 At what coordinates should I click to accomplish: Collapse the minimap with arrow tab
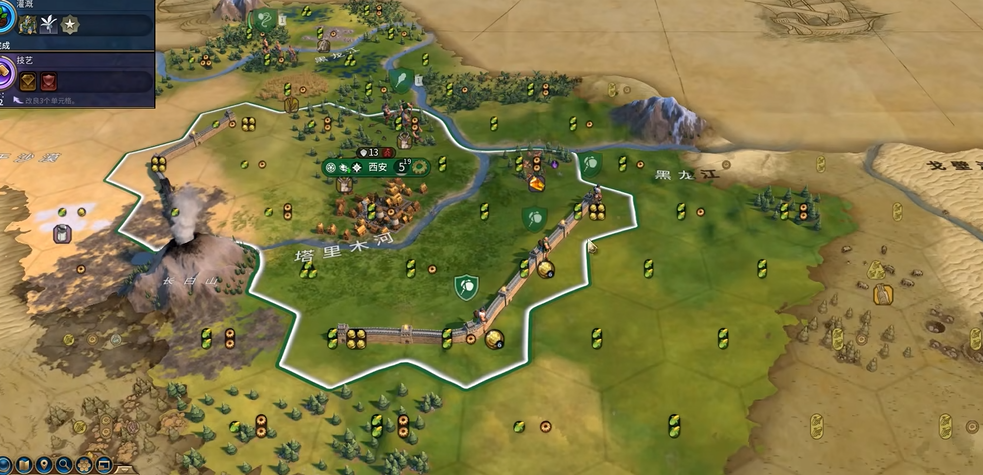click(x=123, y=468)
